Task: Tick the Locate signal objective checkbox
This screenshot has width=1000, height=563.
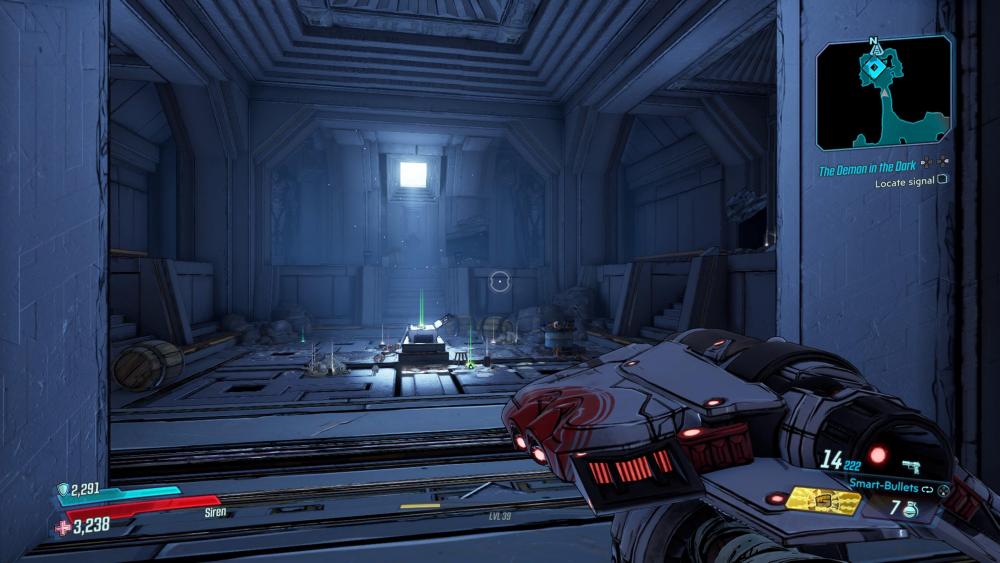Action: click(x=942, y=183)
